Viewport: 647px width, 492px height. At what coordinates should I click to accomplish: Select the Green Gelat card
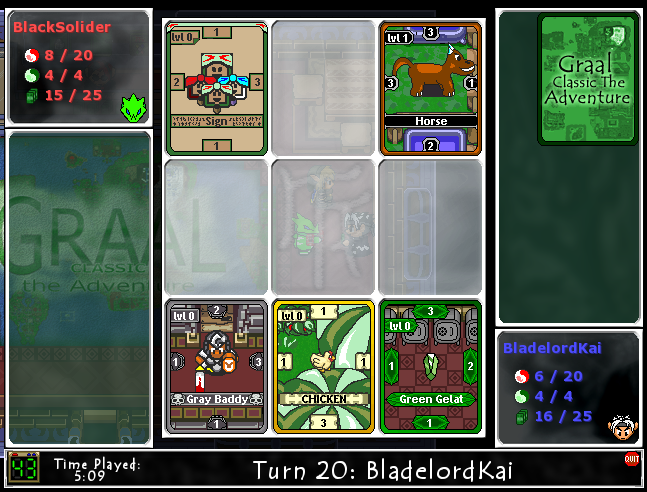(x=430, y=366)
